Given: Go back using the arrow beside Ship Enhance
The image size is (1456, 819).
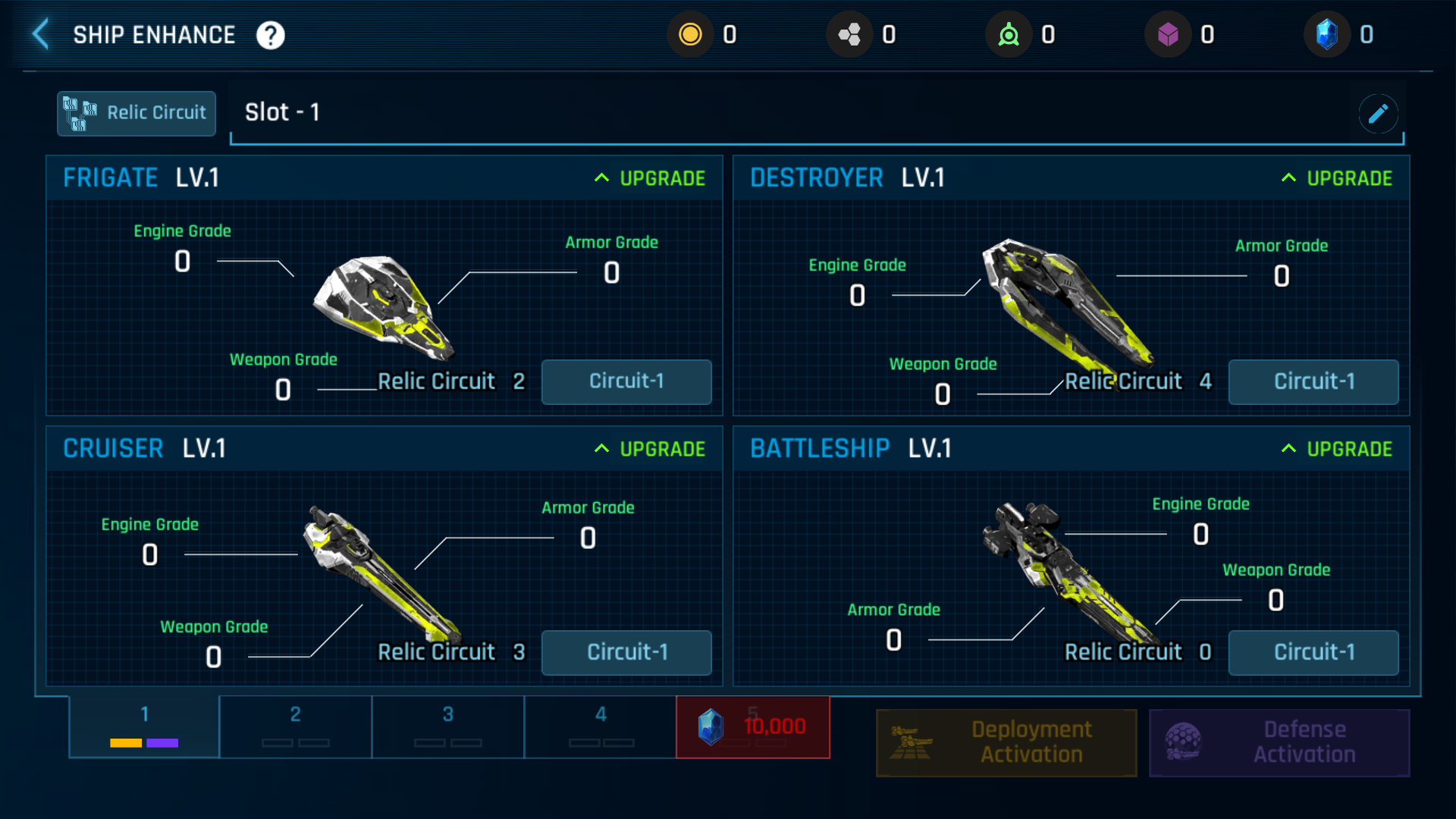Looking at the screenshot, I should (41, 35).
